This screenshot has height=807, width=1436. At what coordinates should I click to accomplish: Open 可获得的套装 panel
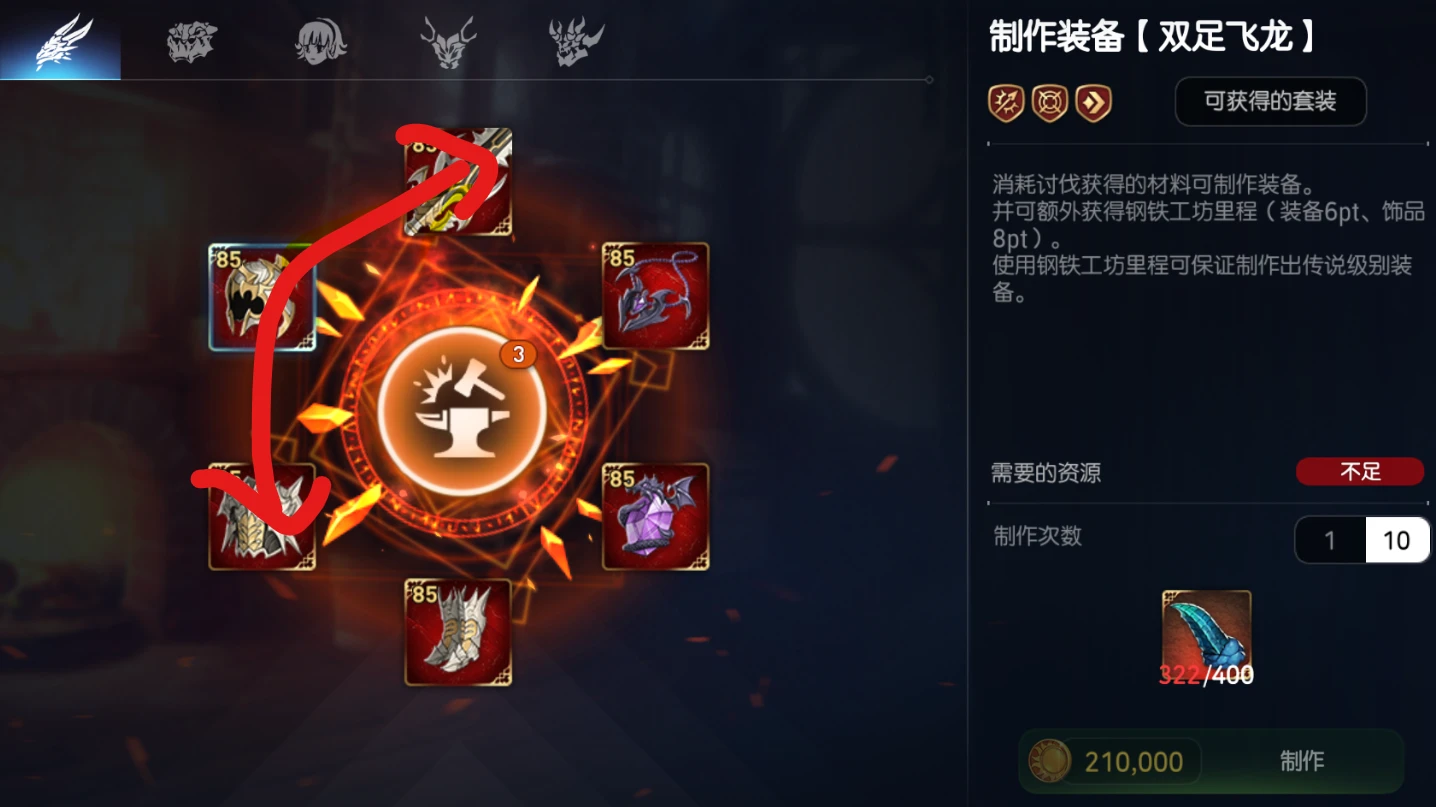tap(1270, 101)
